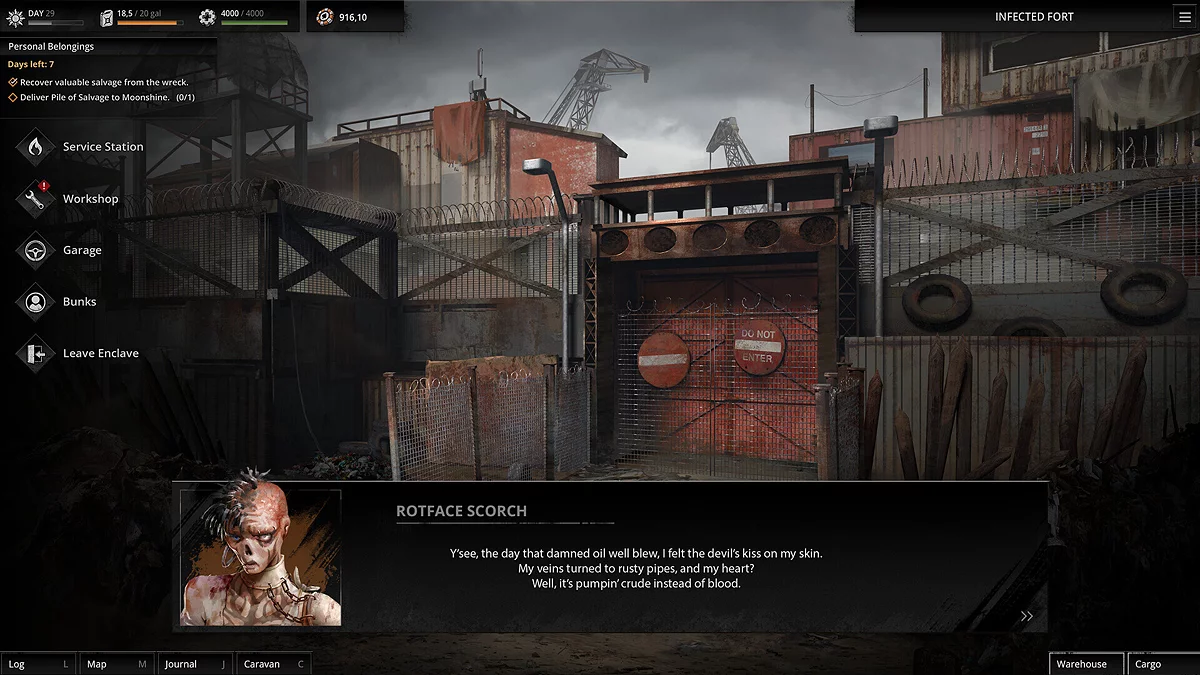Open the Journal
The height and width of the screenshot is (675, 1200).
pos(194,664)
